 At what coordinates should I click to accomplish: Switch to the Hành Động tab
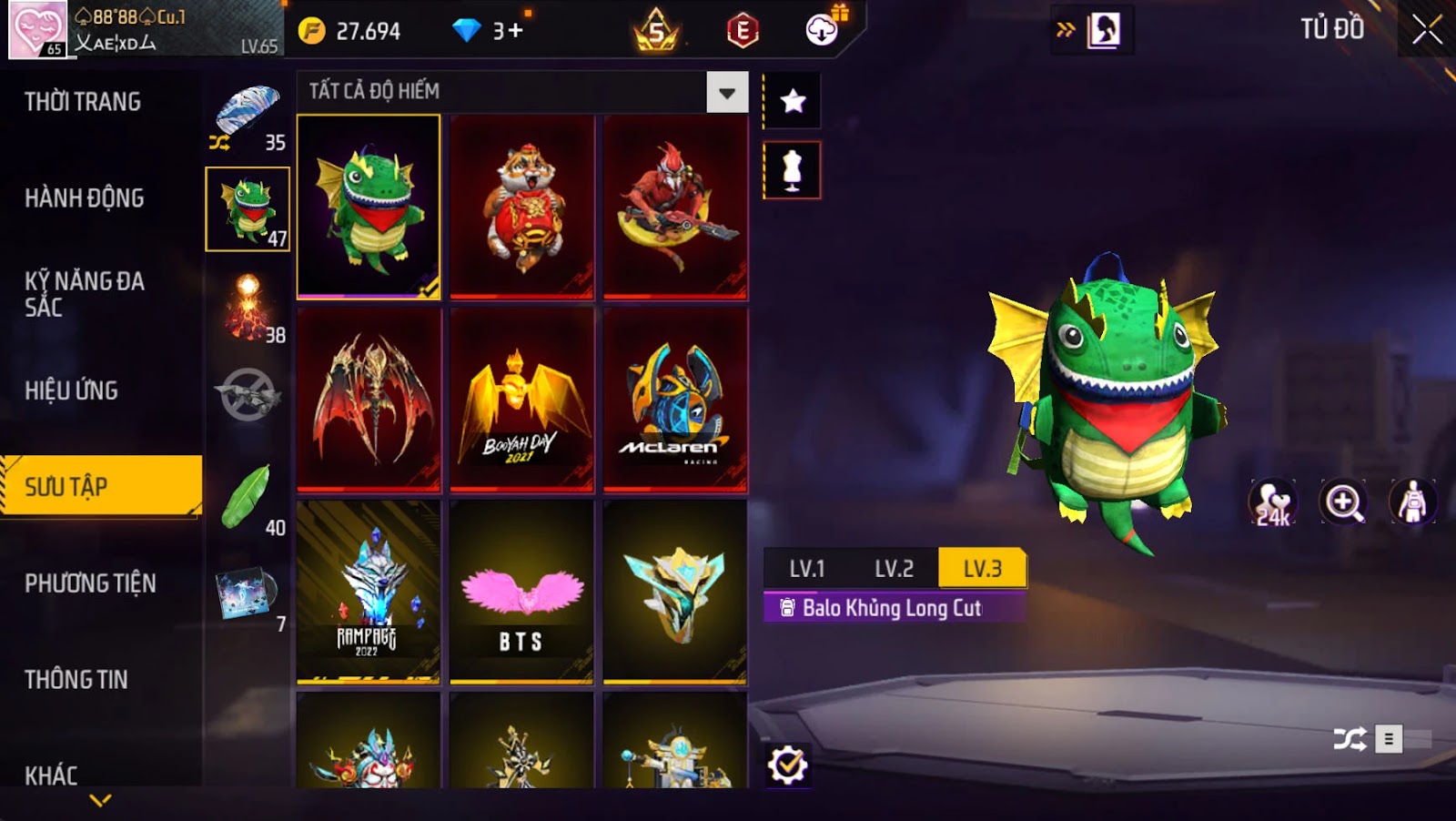pyautogui.click(x=85, y=198)
